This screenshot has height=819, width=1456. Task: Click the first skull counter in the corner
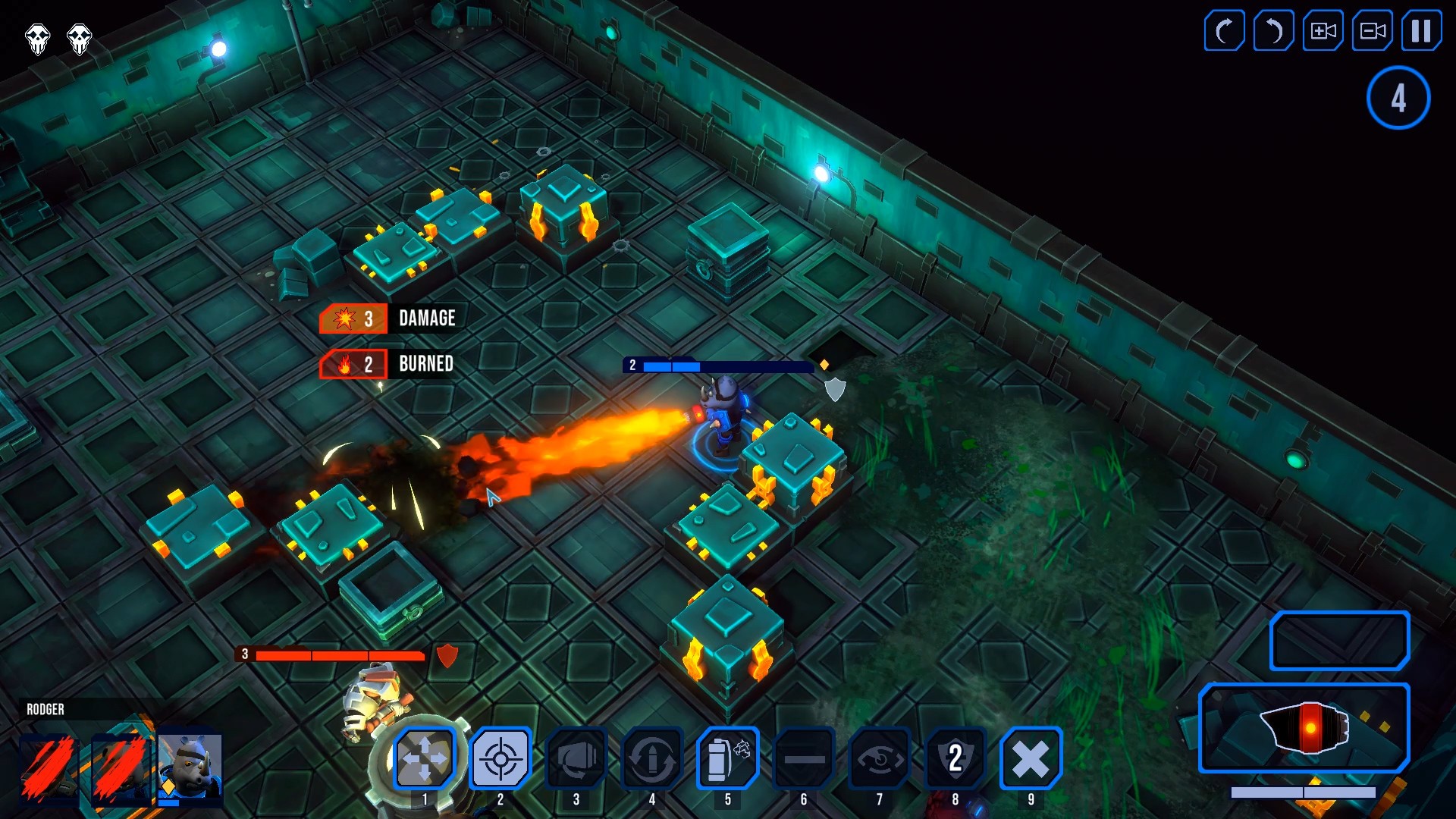click(37, 39)
